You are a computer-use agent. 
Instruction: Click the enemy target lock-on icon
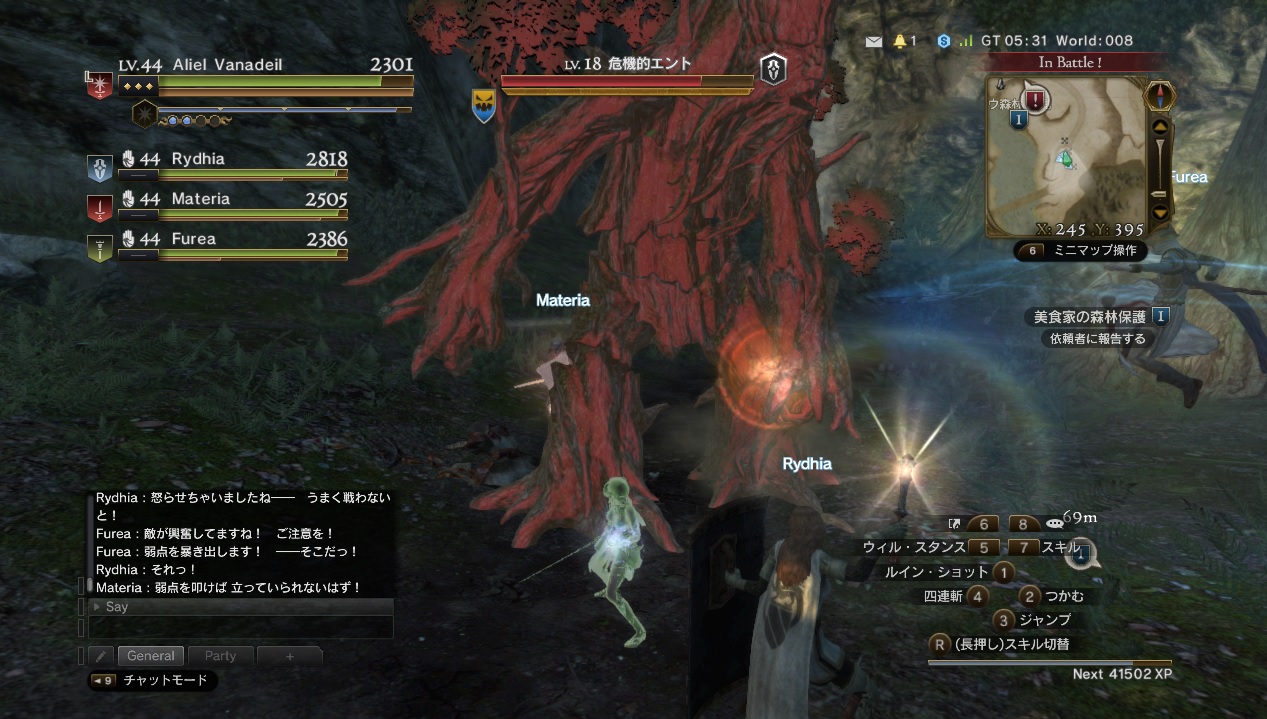(773, 69)
